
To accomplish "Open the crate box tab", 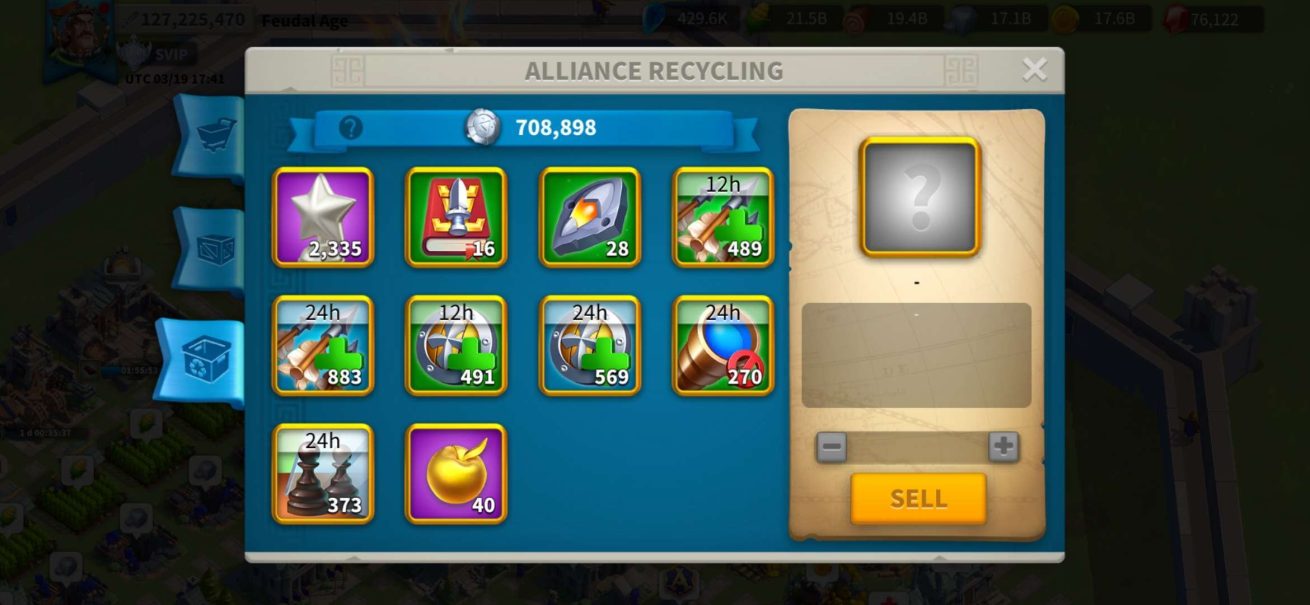I will pos(214,249).
